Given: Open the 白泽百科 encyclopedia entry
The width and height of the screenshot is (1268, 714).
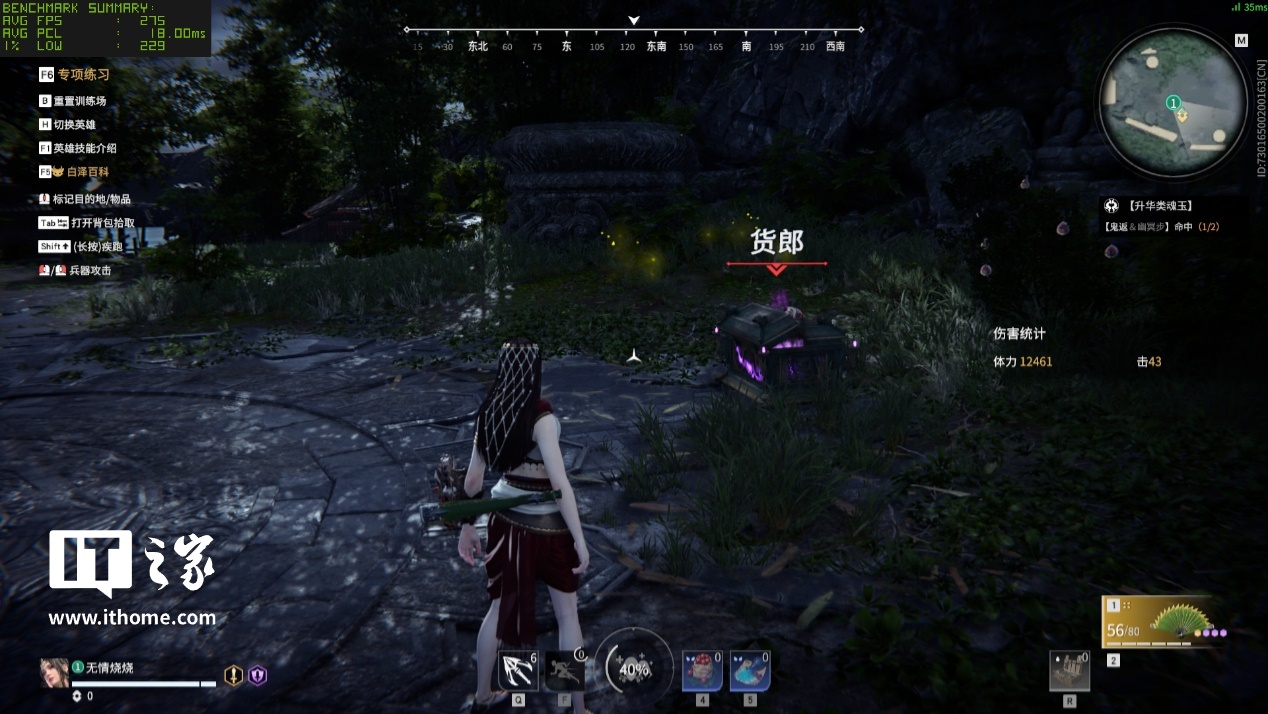Looking at the screenshot, I should (81, 172).
